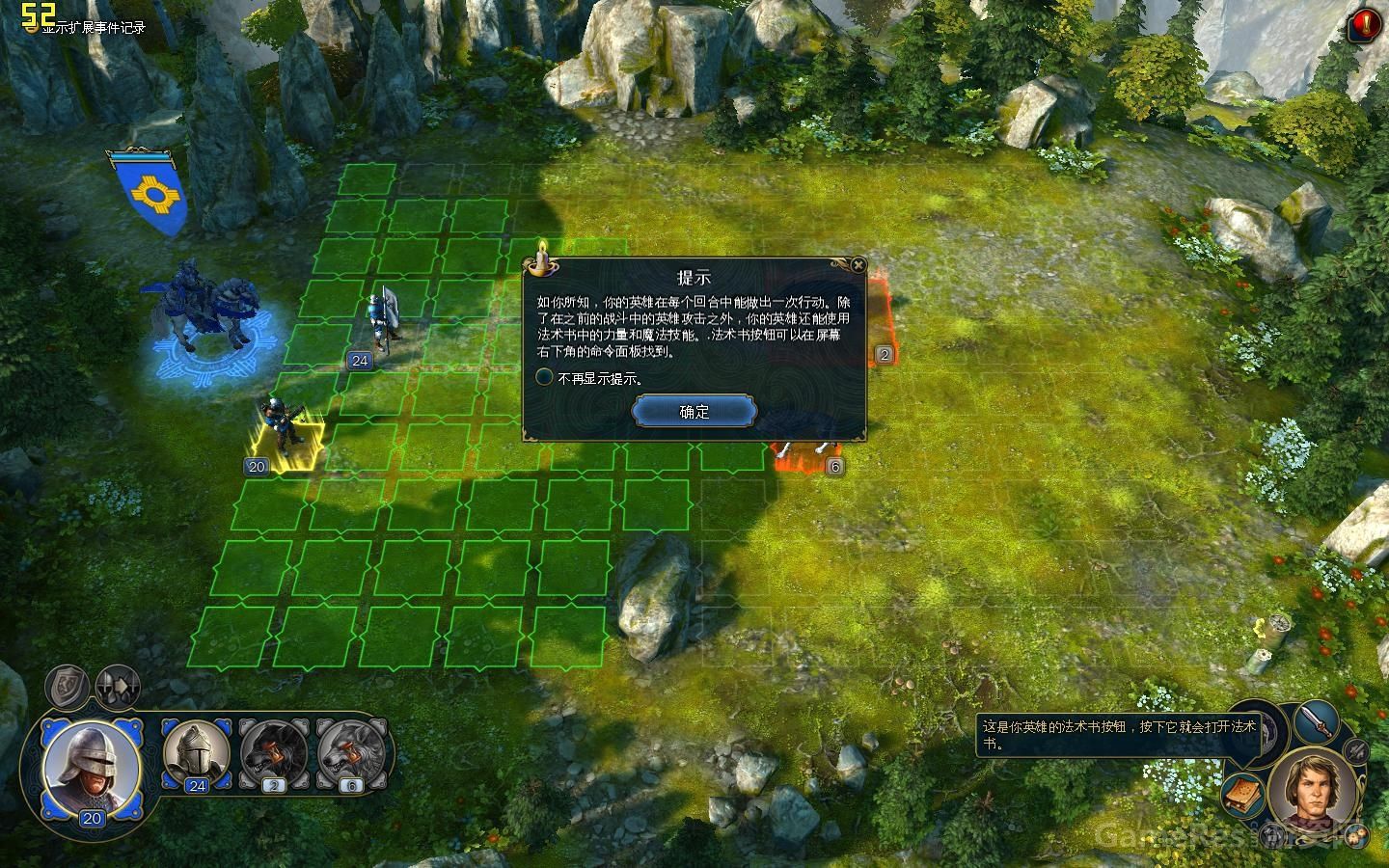
Task: Tick the 不再显示提示 checkbox
Action: pyautogui.click(x=545, y=378)
